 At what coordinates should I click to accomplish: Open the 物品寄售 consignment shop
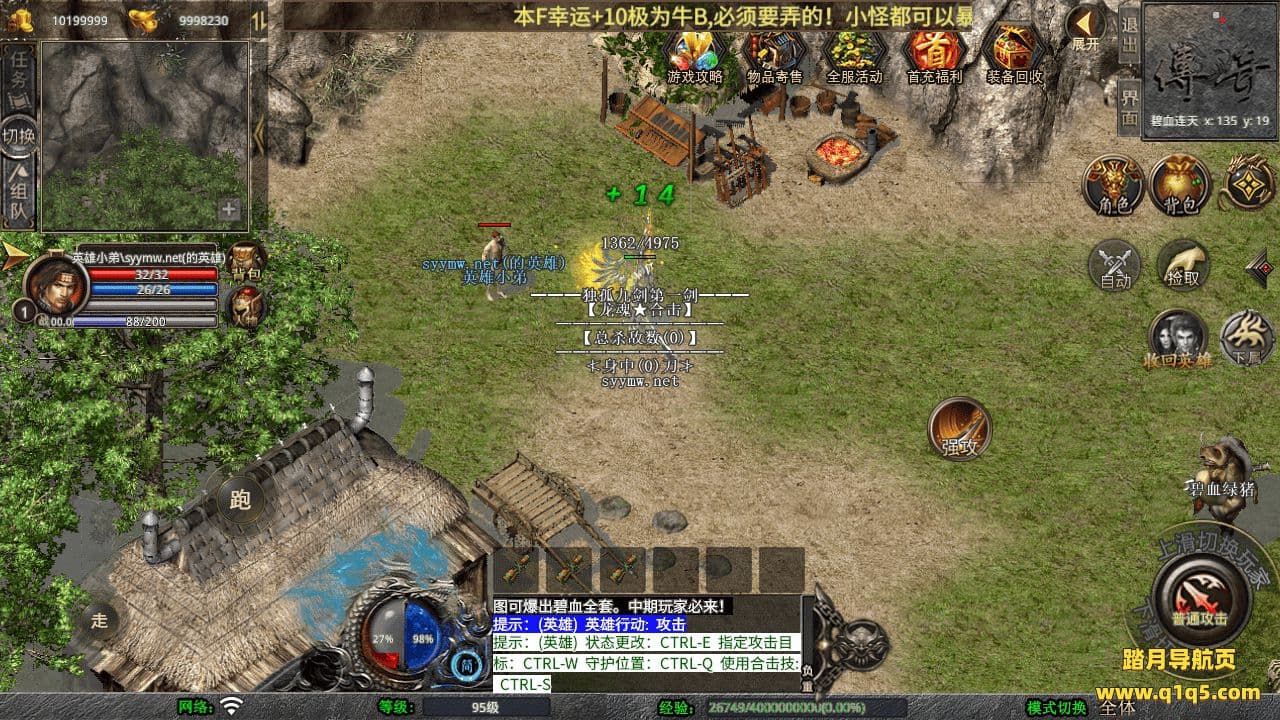(774, 54)
